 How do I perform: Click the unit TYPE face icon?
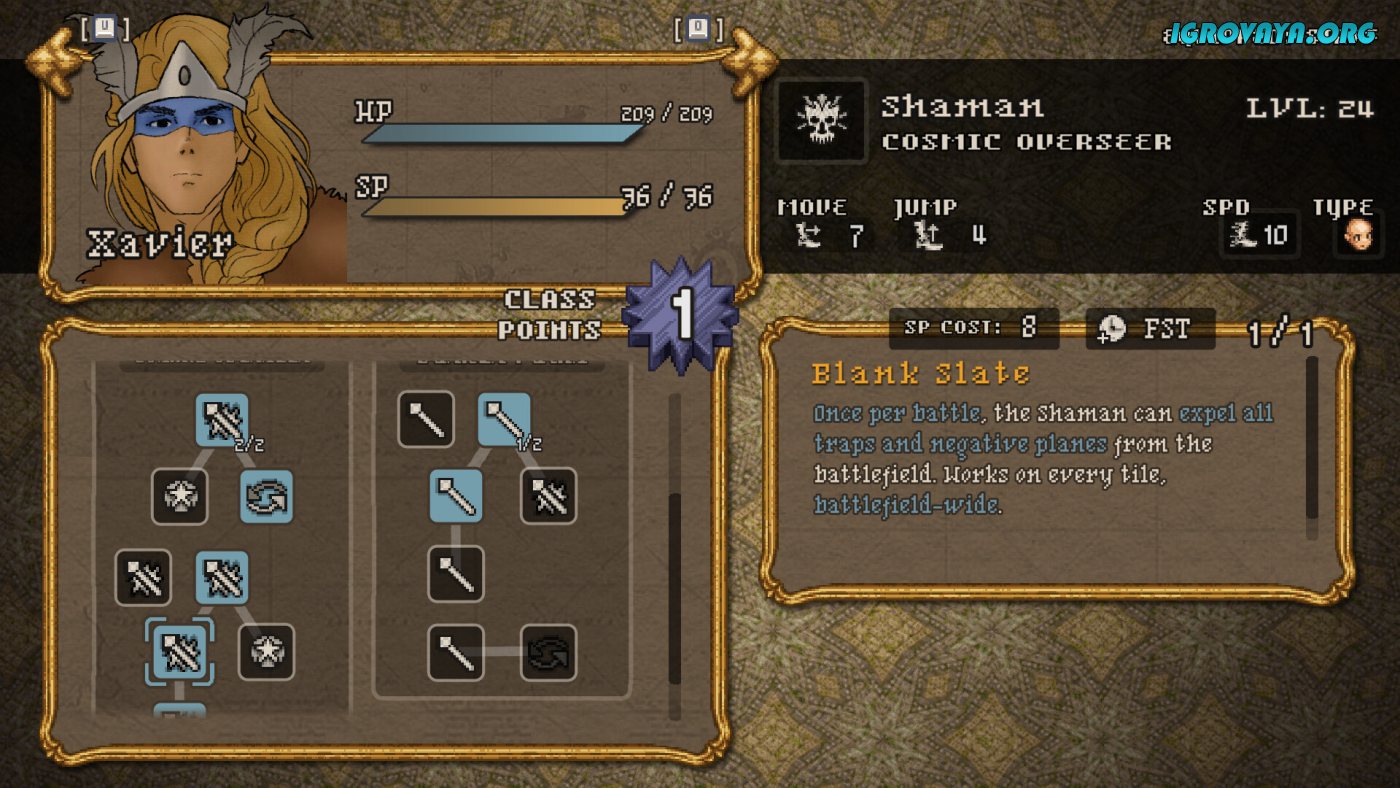click(x=1357, y=237)
